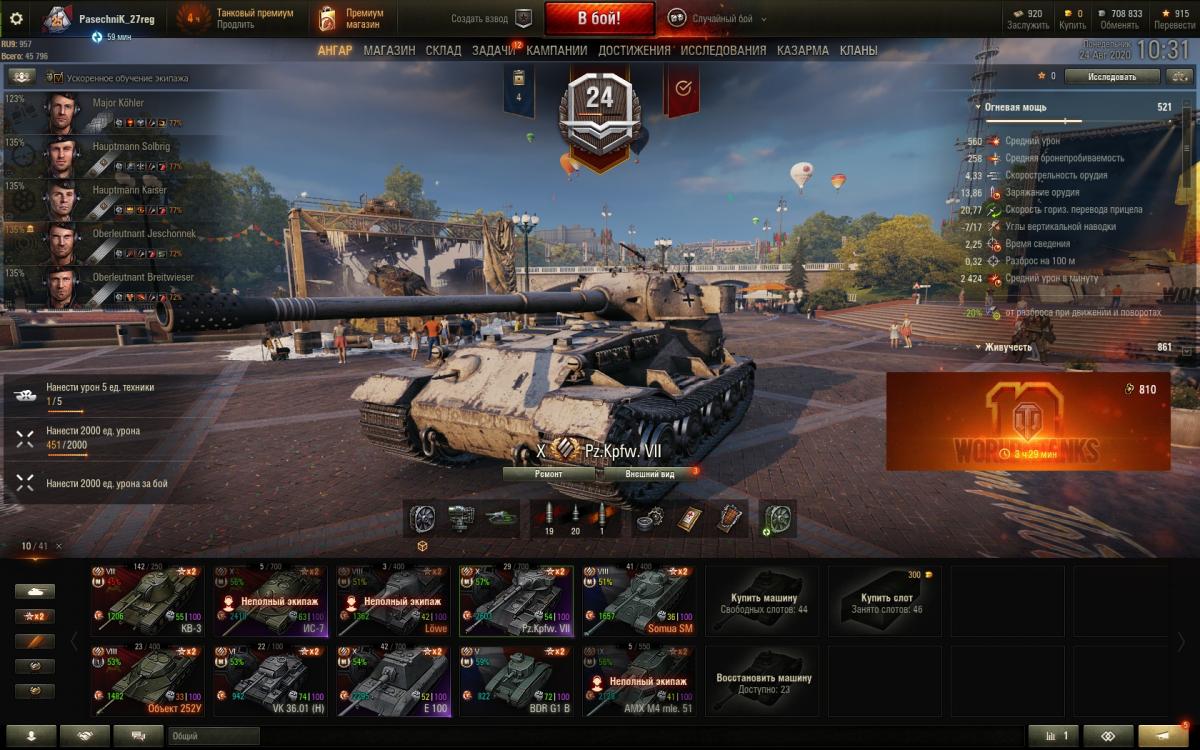
Task: Select the Somua SM tank card
Action: click(639, 601)
